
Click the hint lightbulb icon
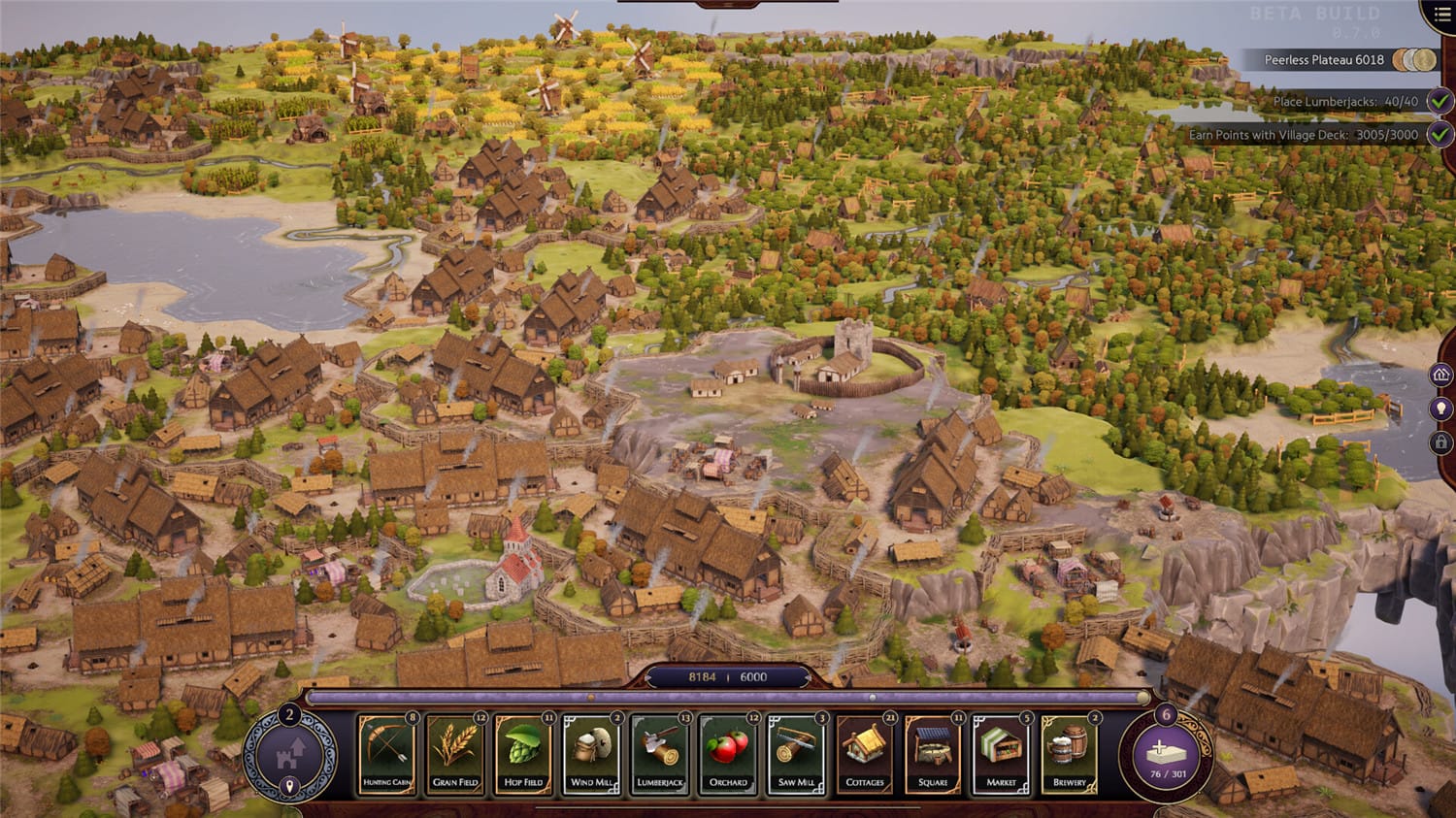point(1442,407)
